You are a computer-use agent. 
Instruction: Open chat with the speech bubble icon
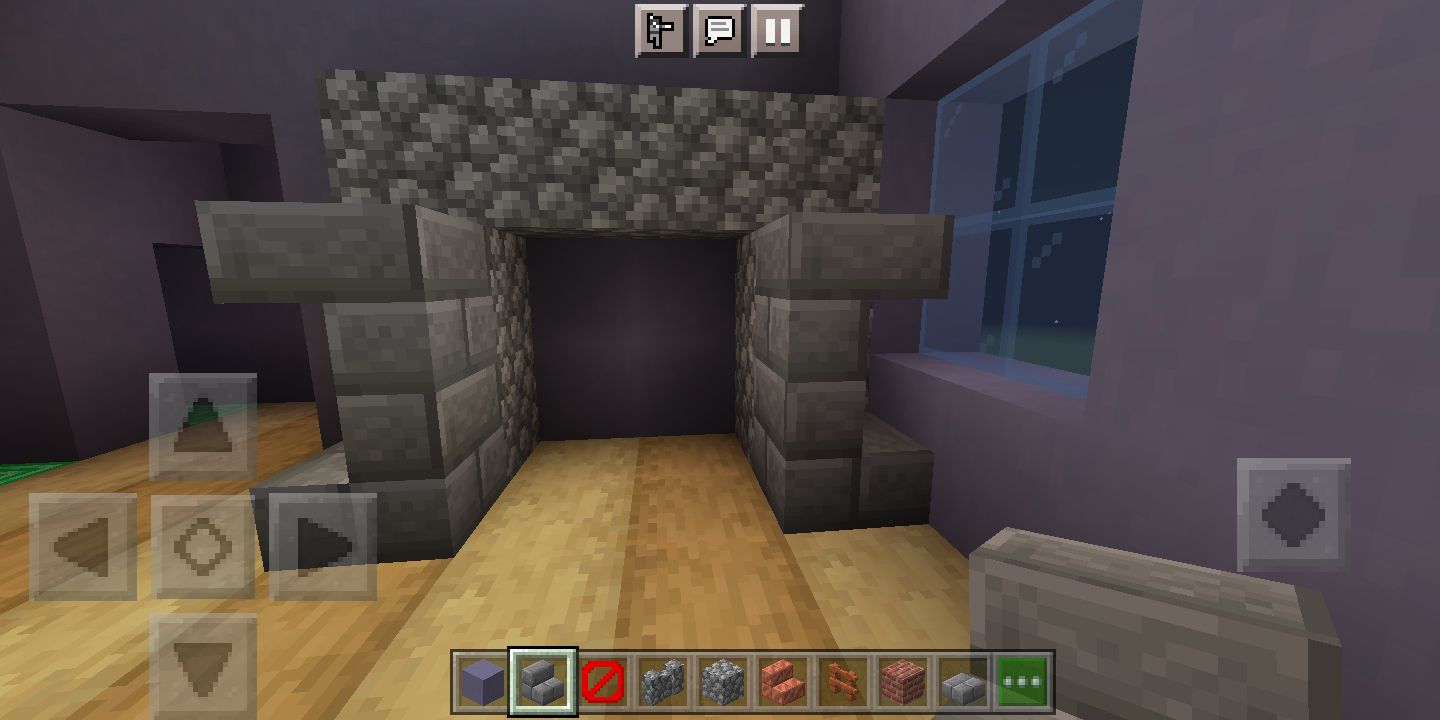point(719,31)
